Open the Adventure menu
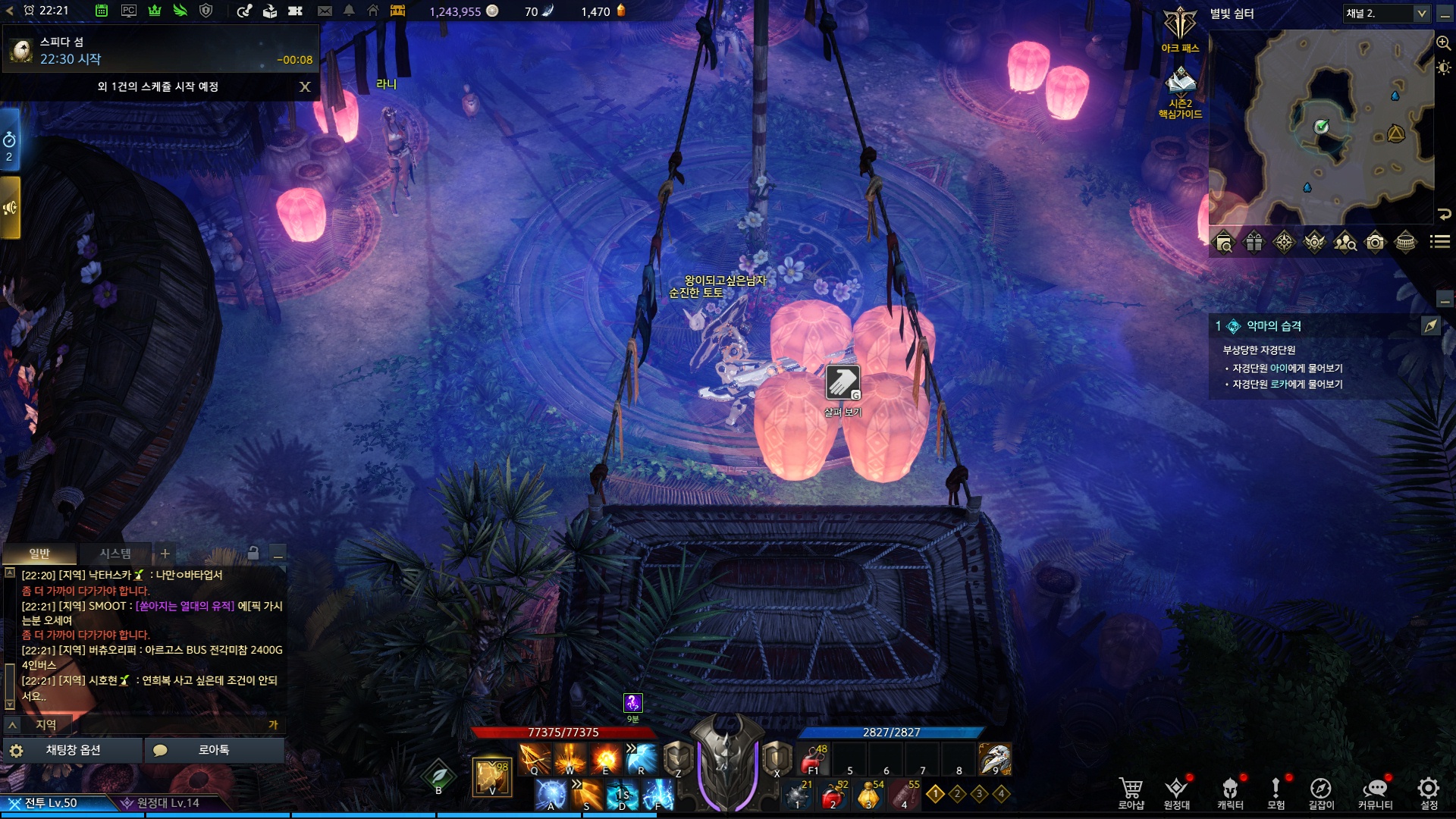The width and height of the screenshot is (1456, 819). (1276, 791)
